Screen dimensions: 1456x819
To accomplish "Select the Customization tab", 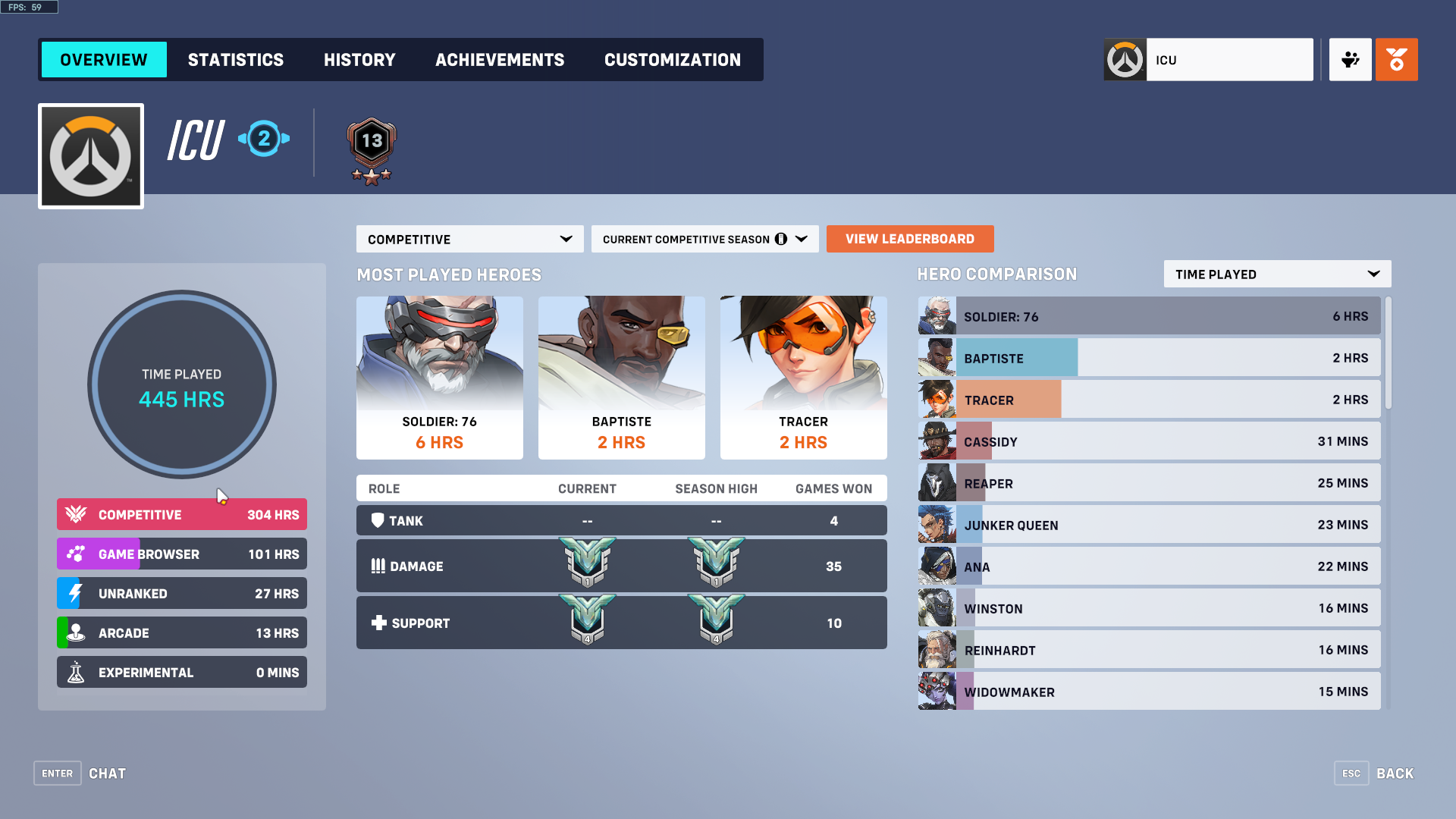I will coord(672,60).
